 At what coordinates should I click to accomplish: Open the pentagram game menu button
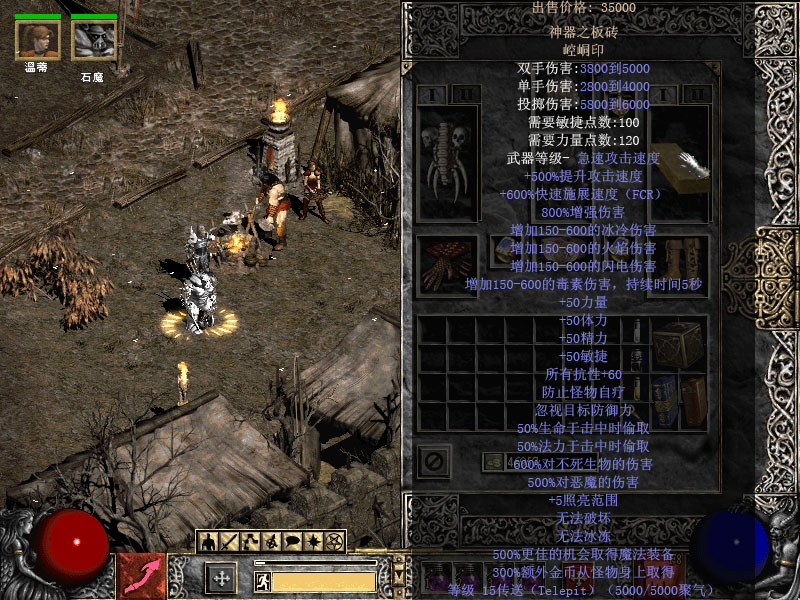334,542
